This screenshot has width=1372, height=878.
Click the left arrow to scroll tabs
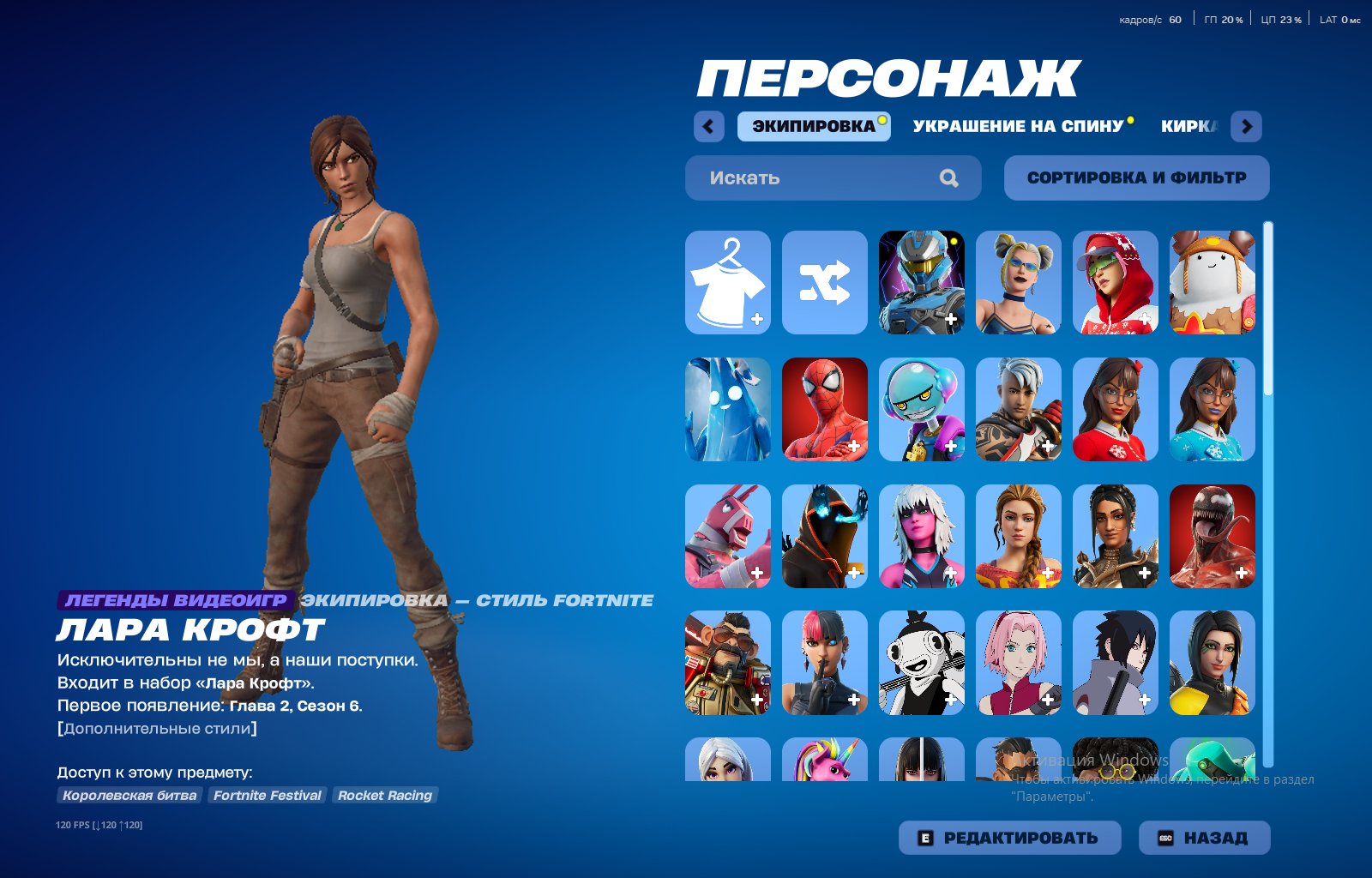point(707,125)
